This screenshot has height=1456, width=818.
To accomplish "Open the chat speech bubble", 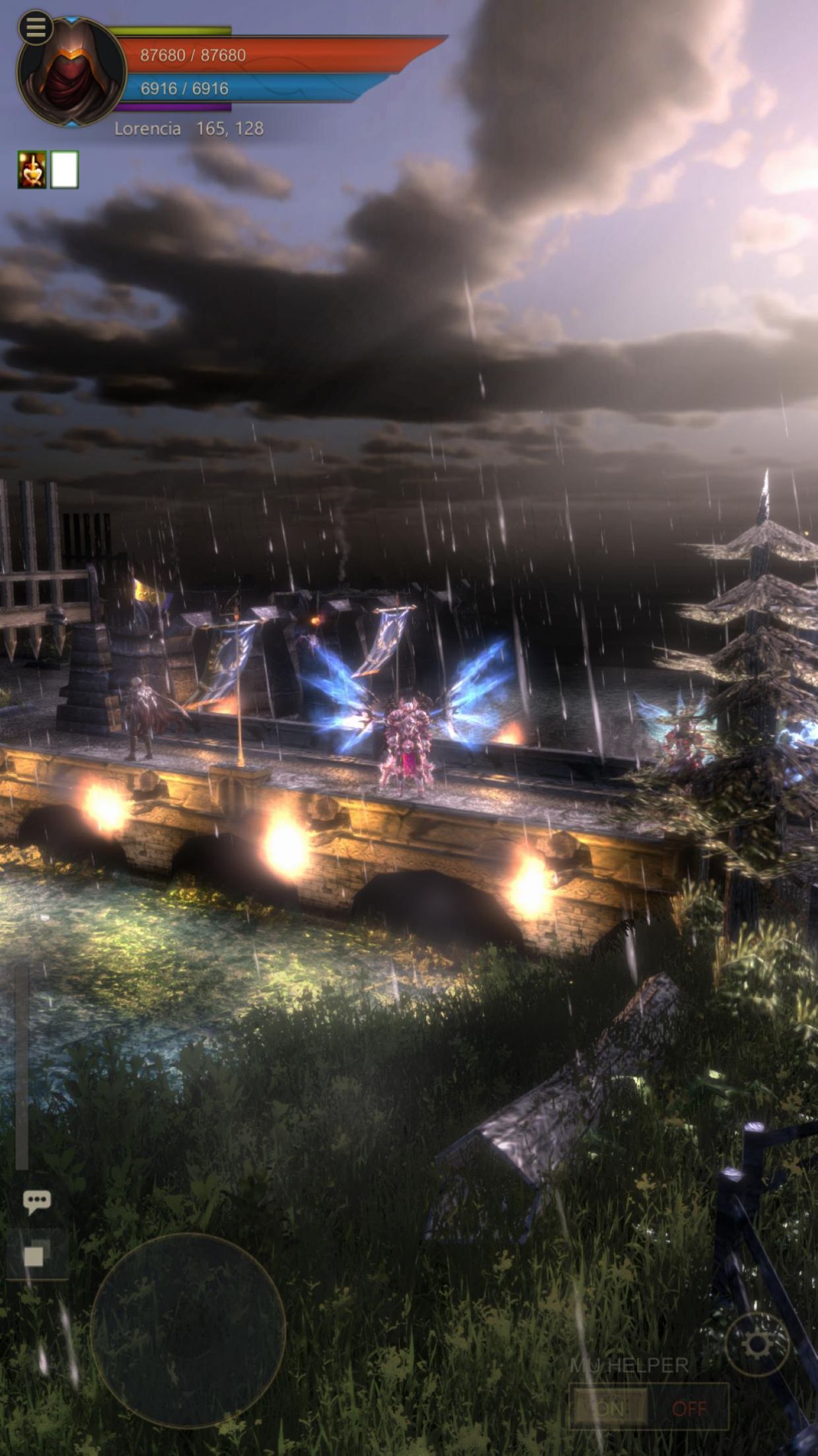I will coord(36,1201).
